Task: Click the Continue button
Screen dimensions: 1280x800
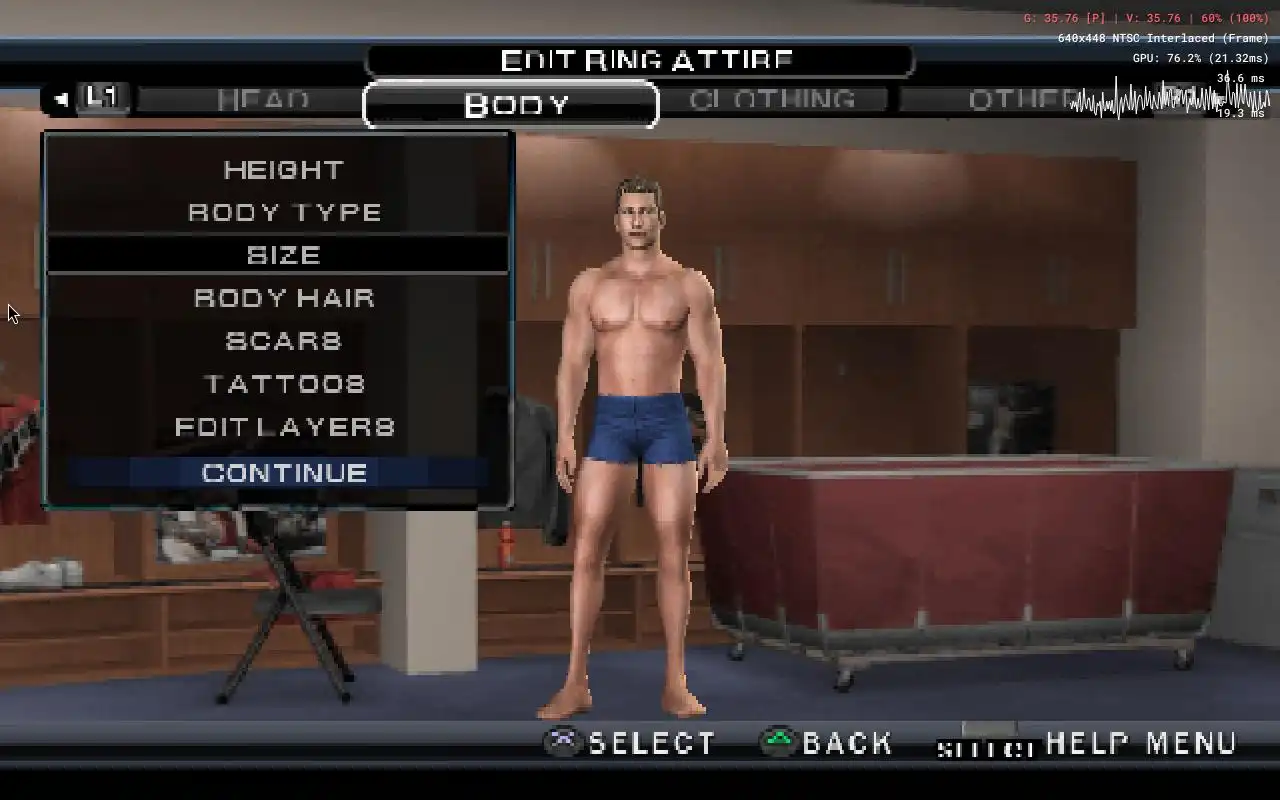Action: tap(284, 473)
